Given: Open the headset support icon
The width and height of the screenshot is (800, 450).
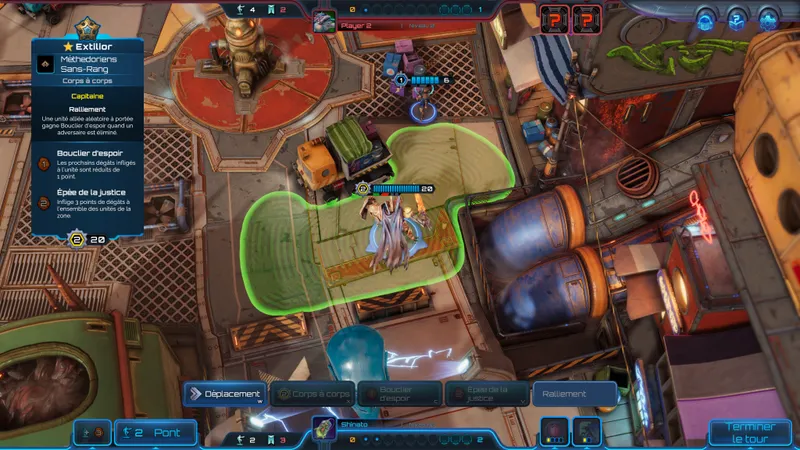Looking at the screenshot, I should click(x=707, y=18).
